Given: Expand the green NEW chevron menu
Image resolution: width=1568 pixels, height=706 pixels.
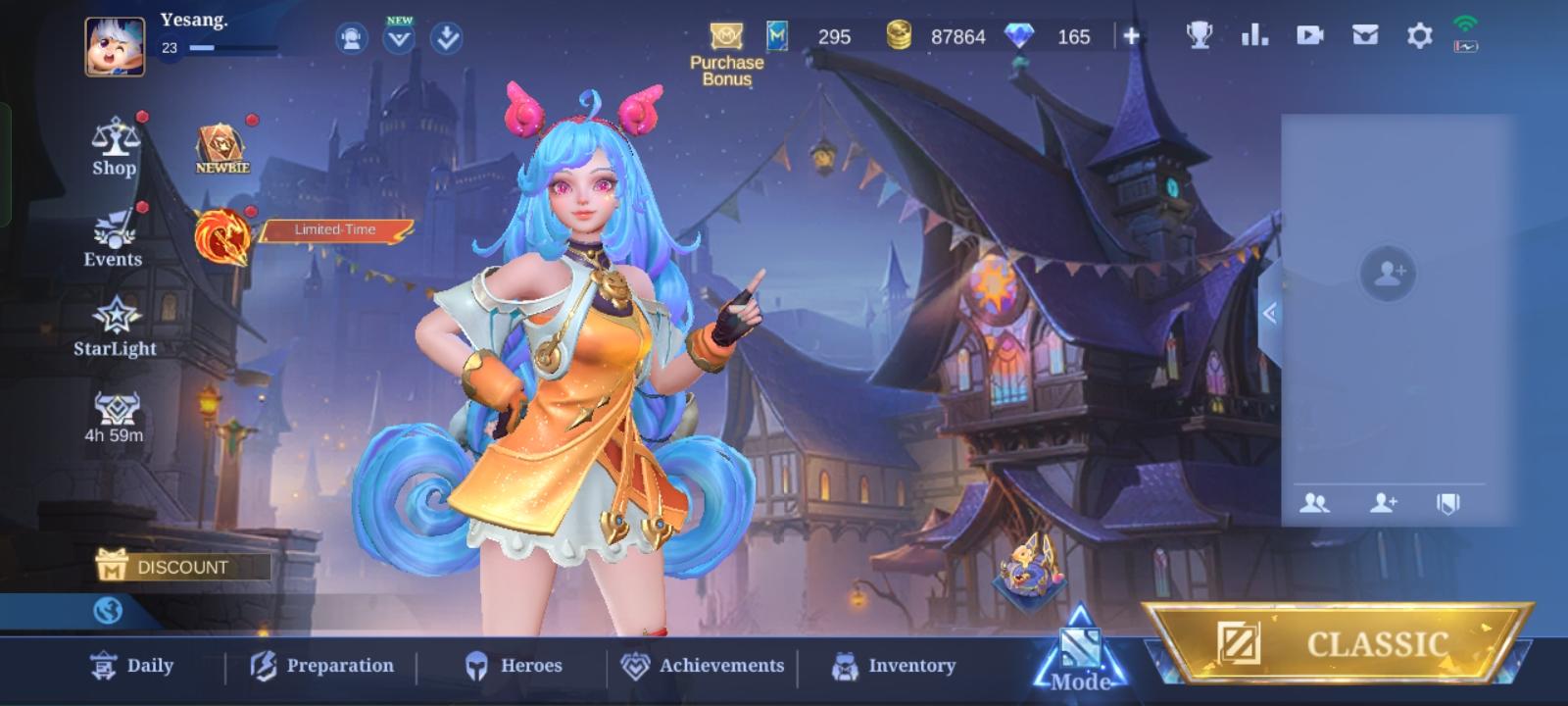Looking at the screenshot, I should tap(398, 39).
